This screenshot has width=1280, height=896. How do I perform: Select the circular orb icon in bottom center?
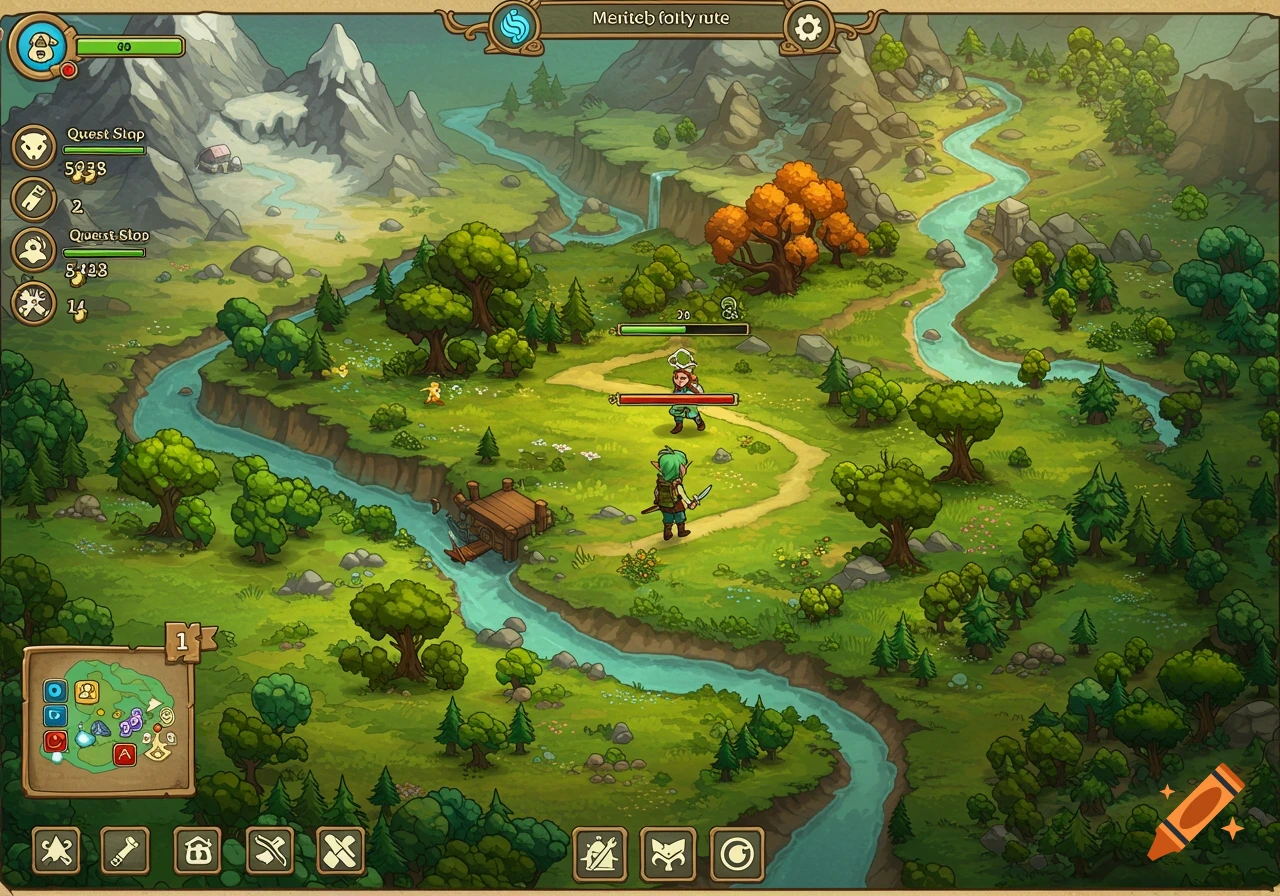click(x=737, y=852)
